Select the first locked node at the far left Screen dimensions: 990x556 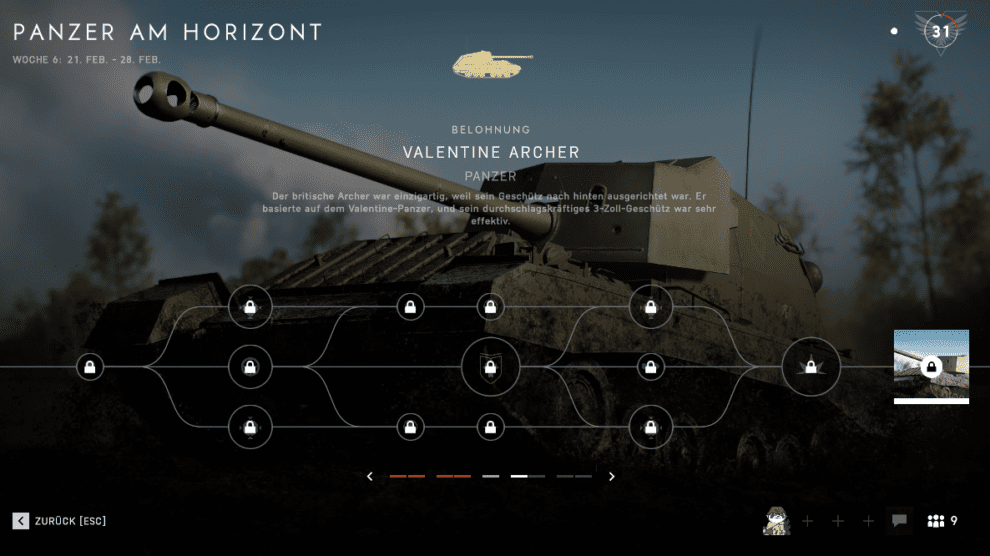[x=90, y=367]
